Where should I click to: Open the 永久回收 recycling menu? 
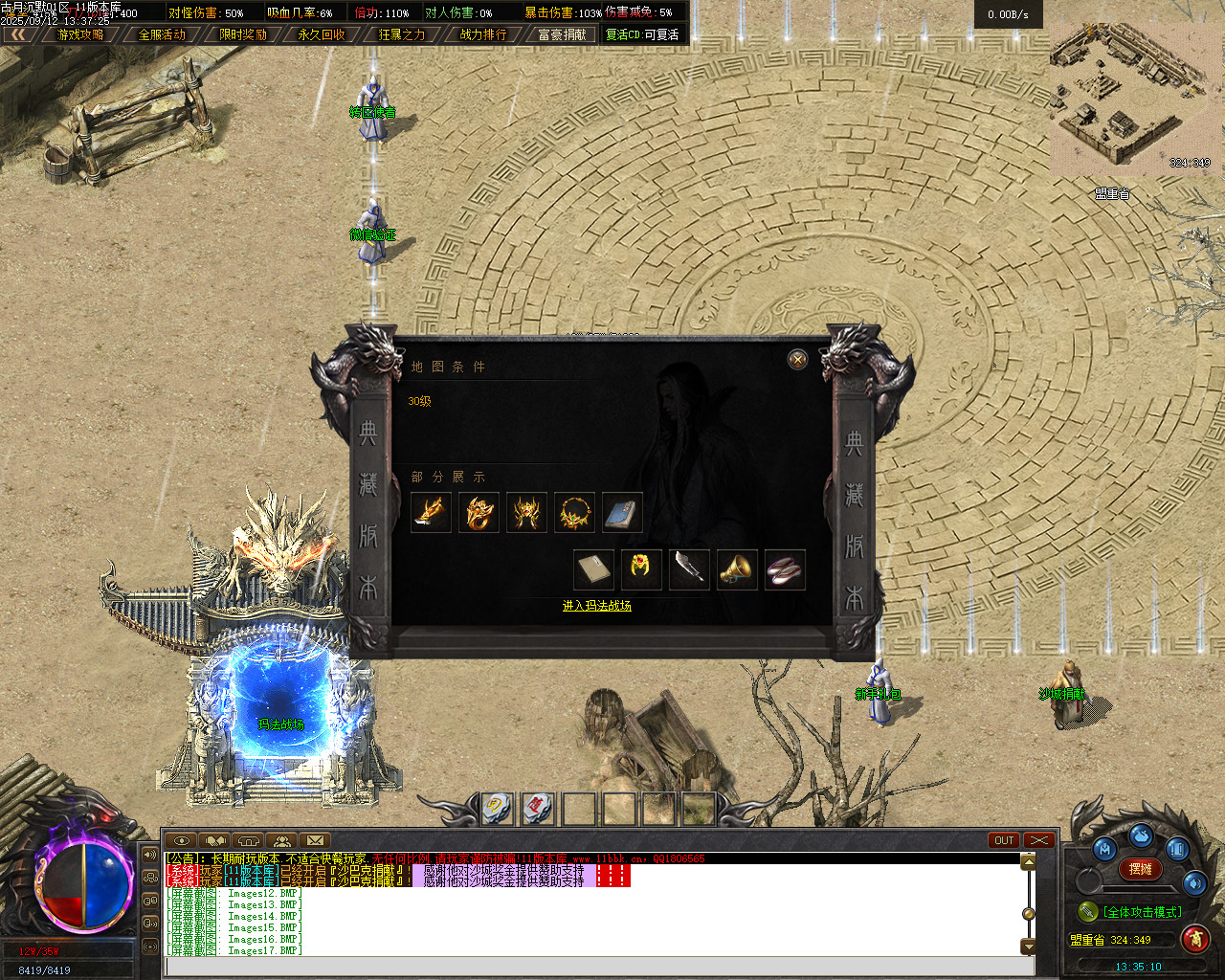[x=322, y=34]
